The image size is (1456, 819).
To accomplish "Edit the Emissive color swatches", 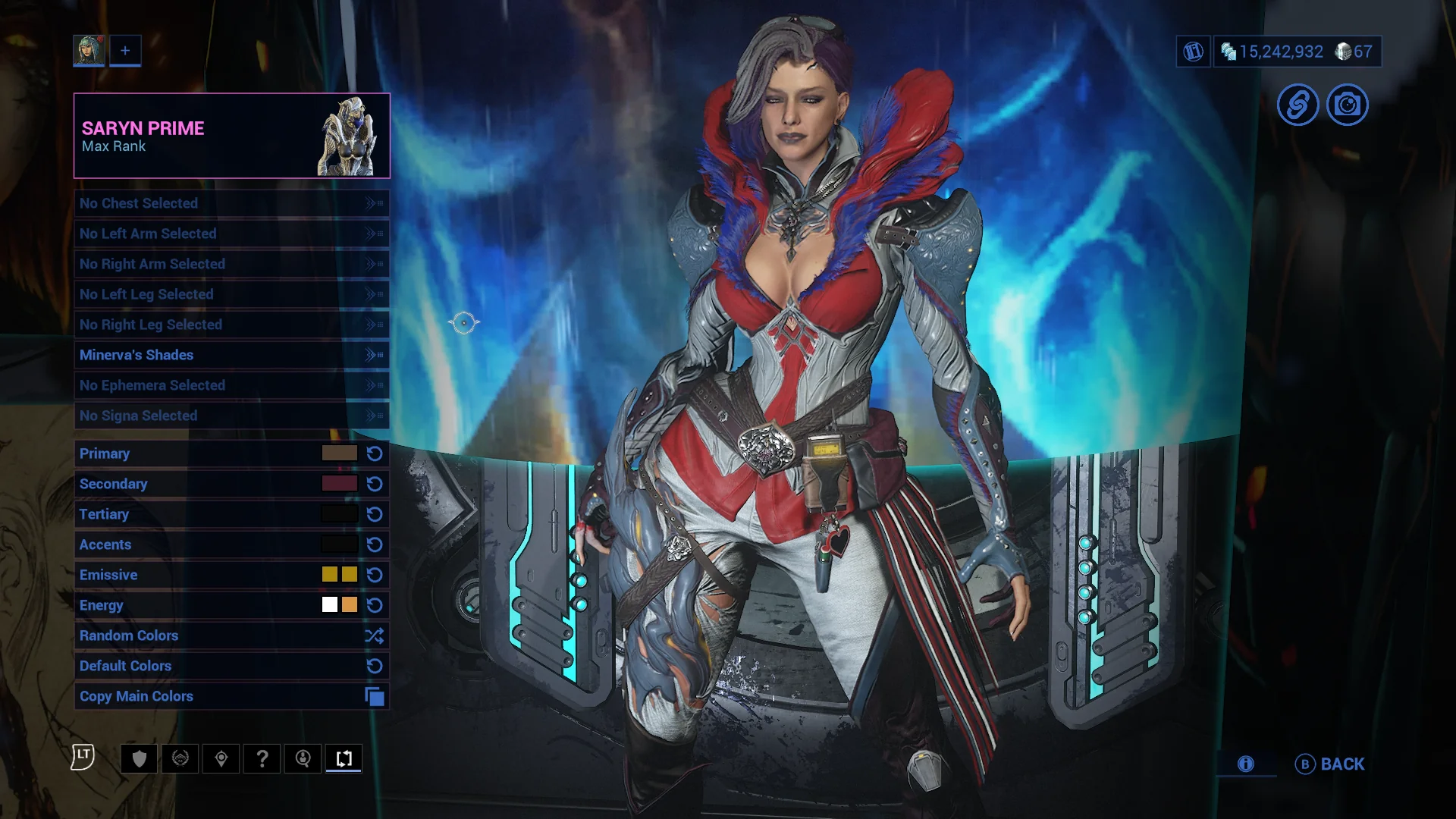I will click(x=339, y=575).
